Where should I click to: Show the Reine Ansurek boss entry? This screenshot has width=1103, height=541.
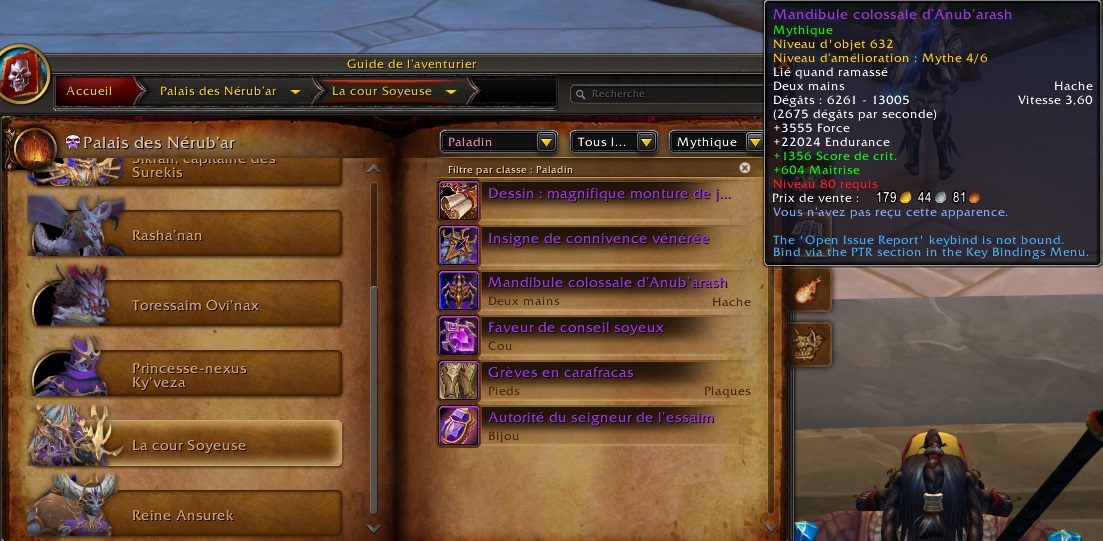coord(187,515)
